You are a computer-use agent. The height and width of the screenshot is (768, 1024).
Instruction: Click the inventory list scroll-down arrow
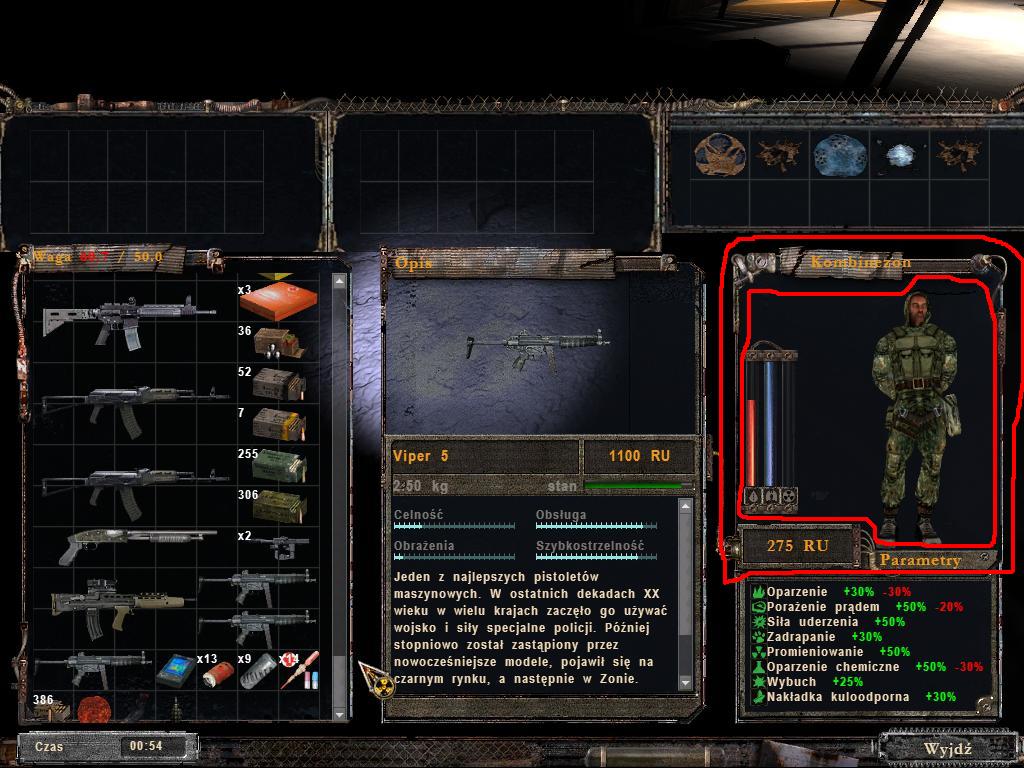[340, 712]
